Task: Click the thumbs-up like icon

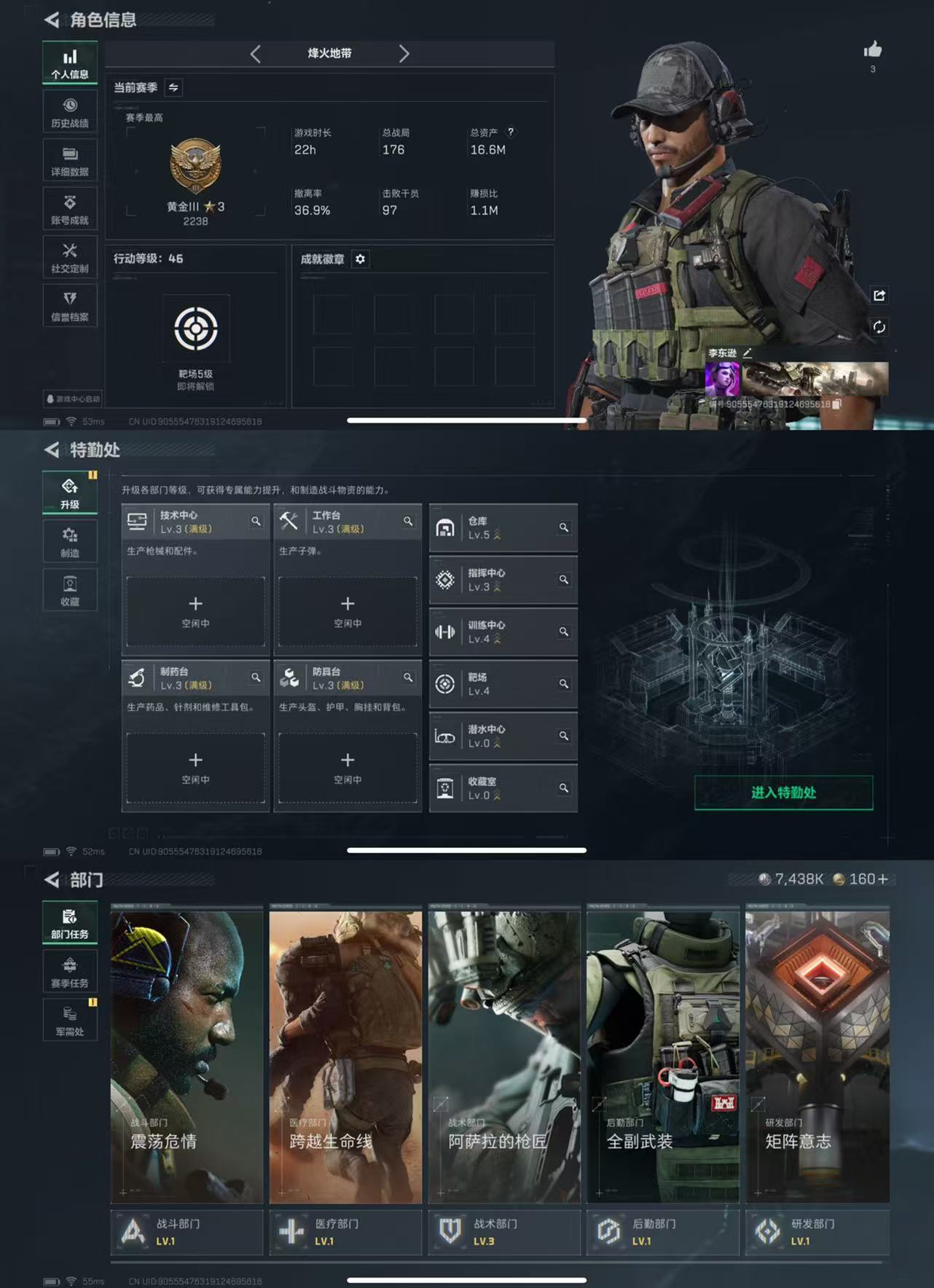Action: 872,50
